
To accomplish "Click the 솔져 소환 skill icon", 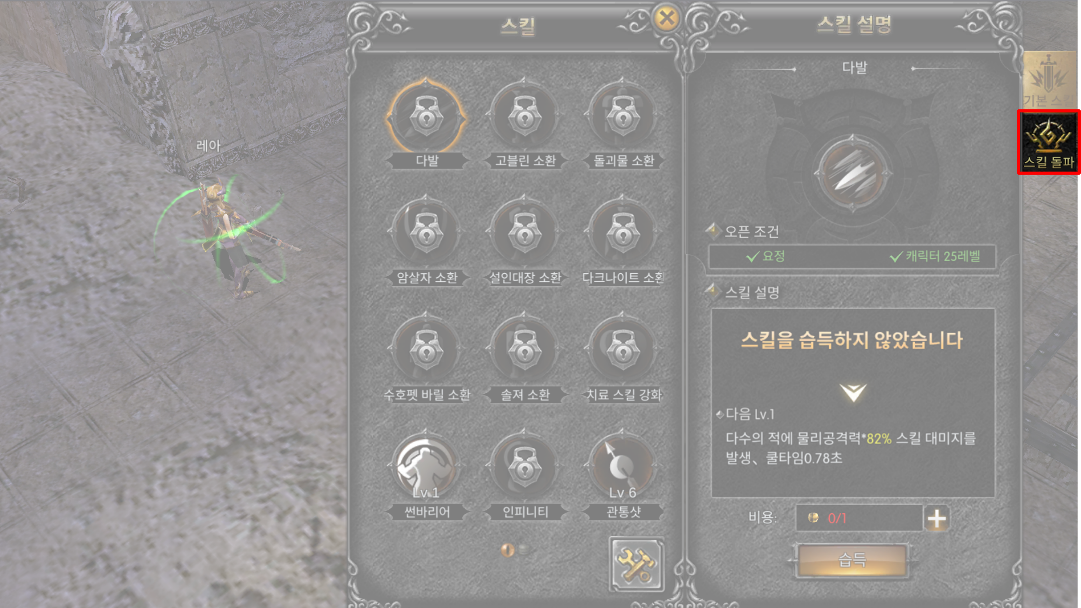I will click(525, 351).
